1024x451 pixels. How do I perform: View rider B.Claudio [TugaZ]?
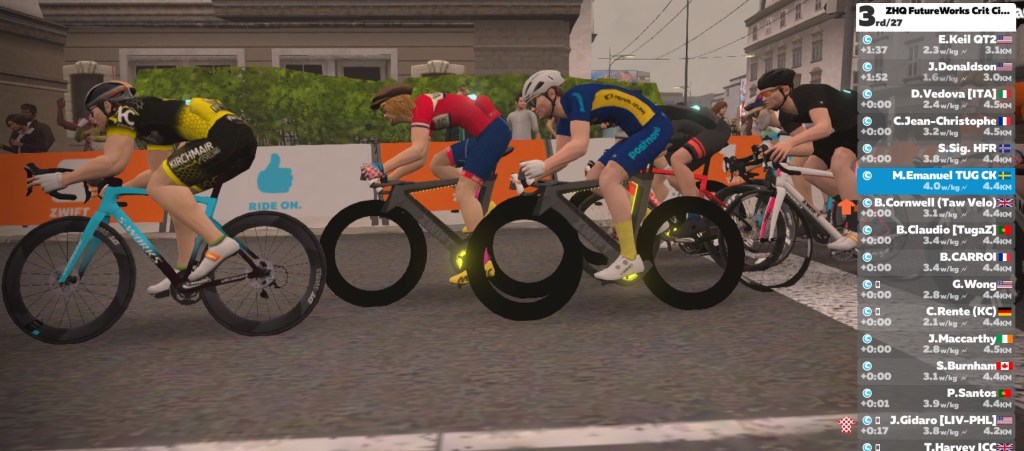(937, 234)
